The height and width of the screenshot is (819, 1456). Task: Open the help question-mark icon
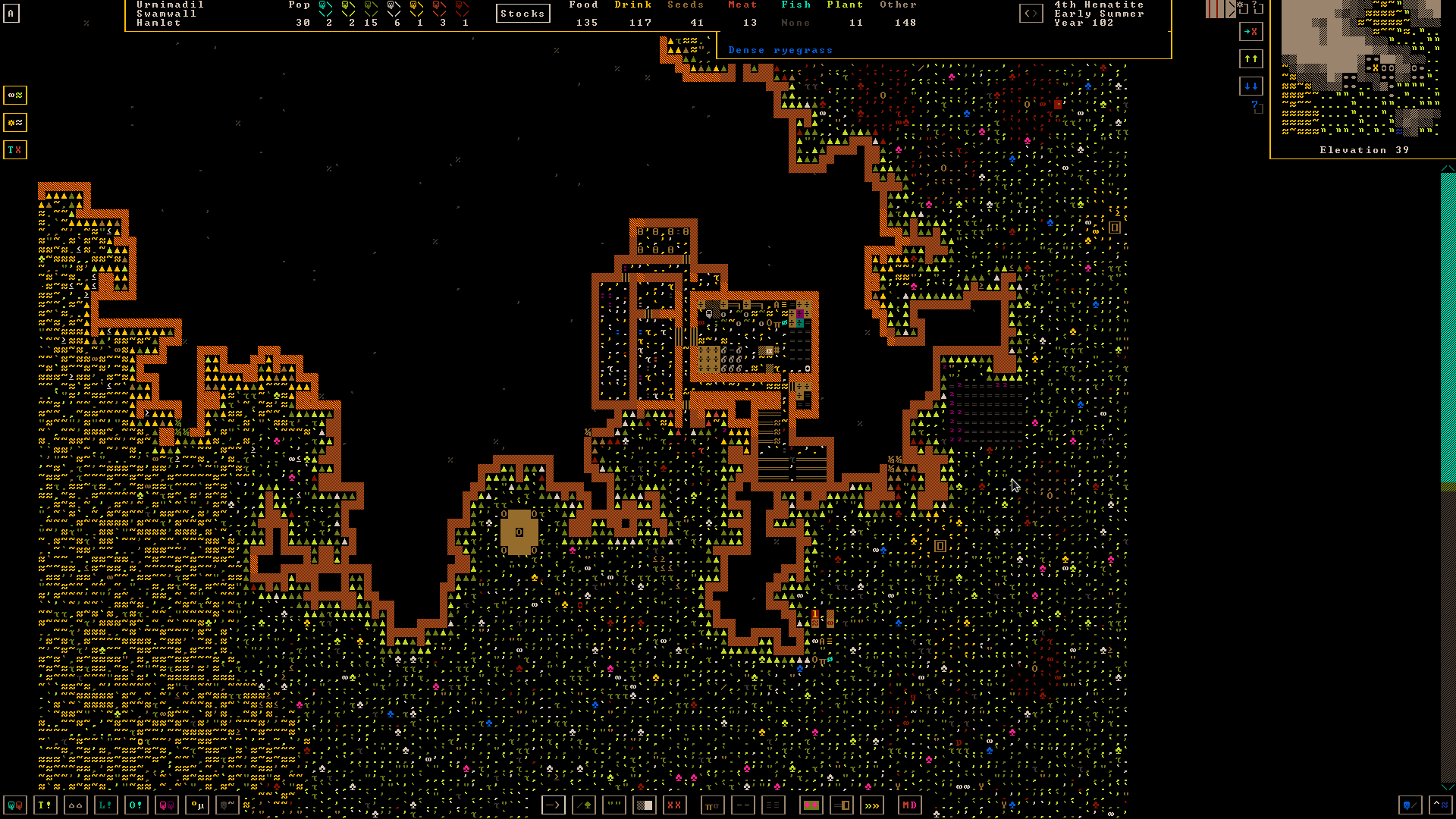click(1257, 8)
